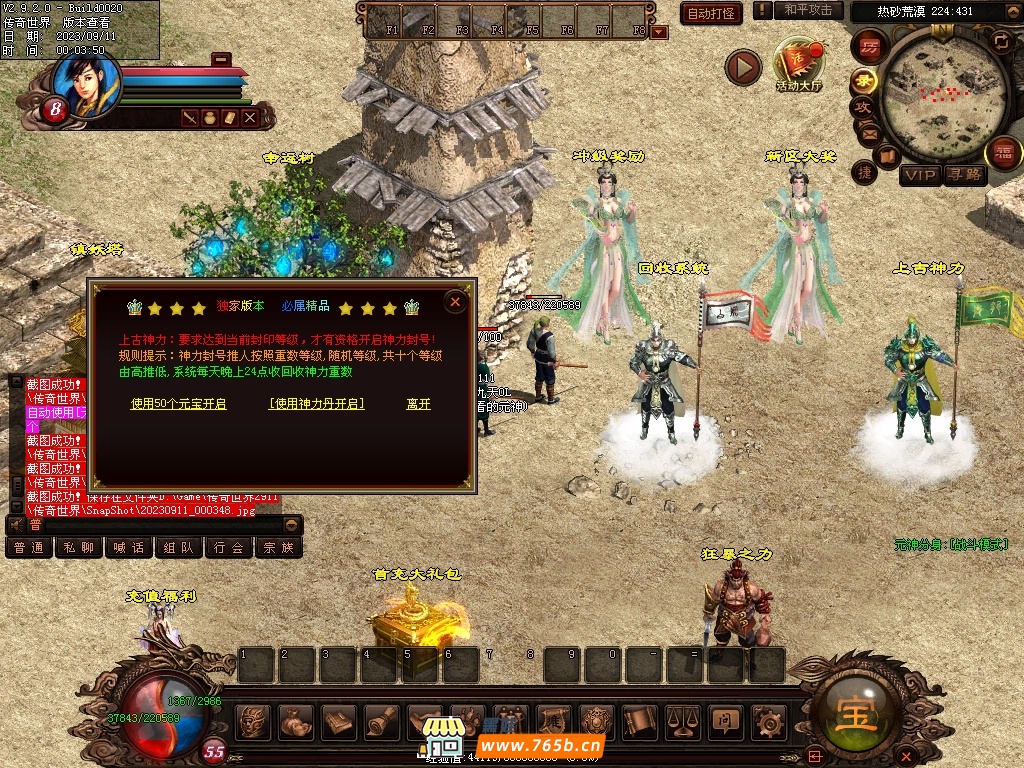The image size is (1024, 768).
Task: Select the 使用神力丹开启 option
Action: [316, 404]
